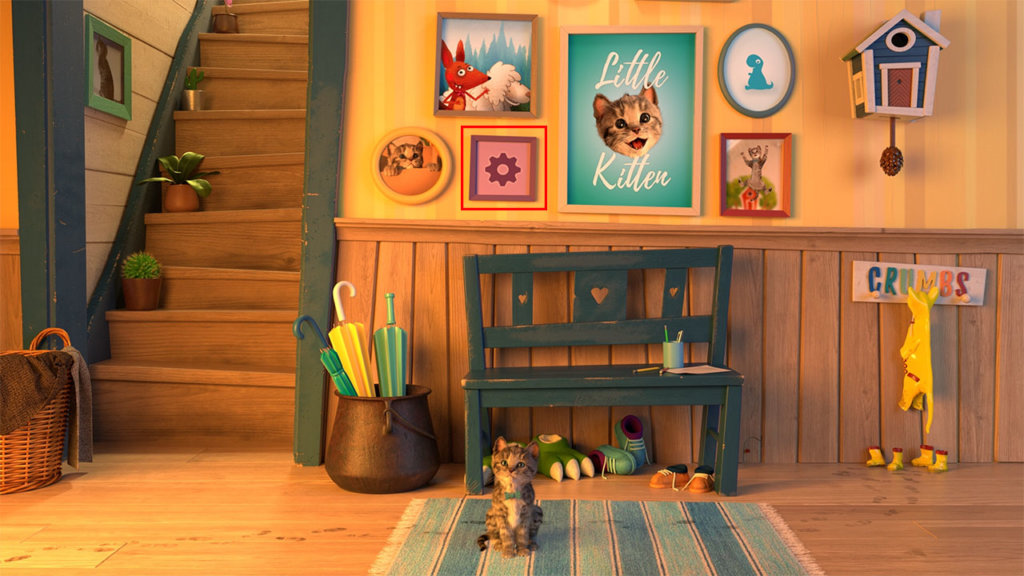Open settings via the gear picture frame
This screenshot has width=1024, height=576.
(503, 168)
